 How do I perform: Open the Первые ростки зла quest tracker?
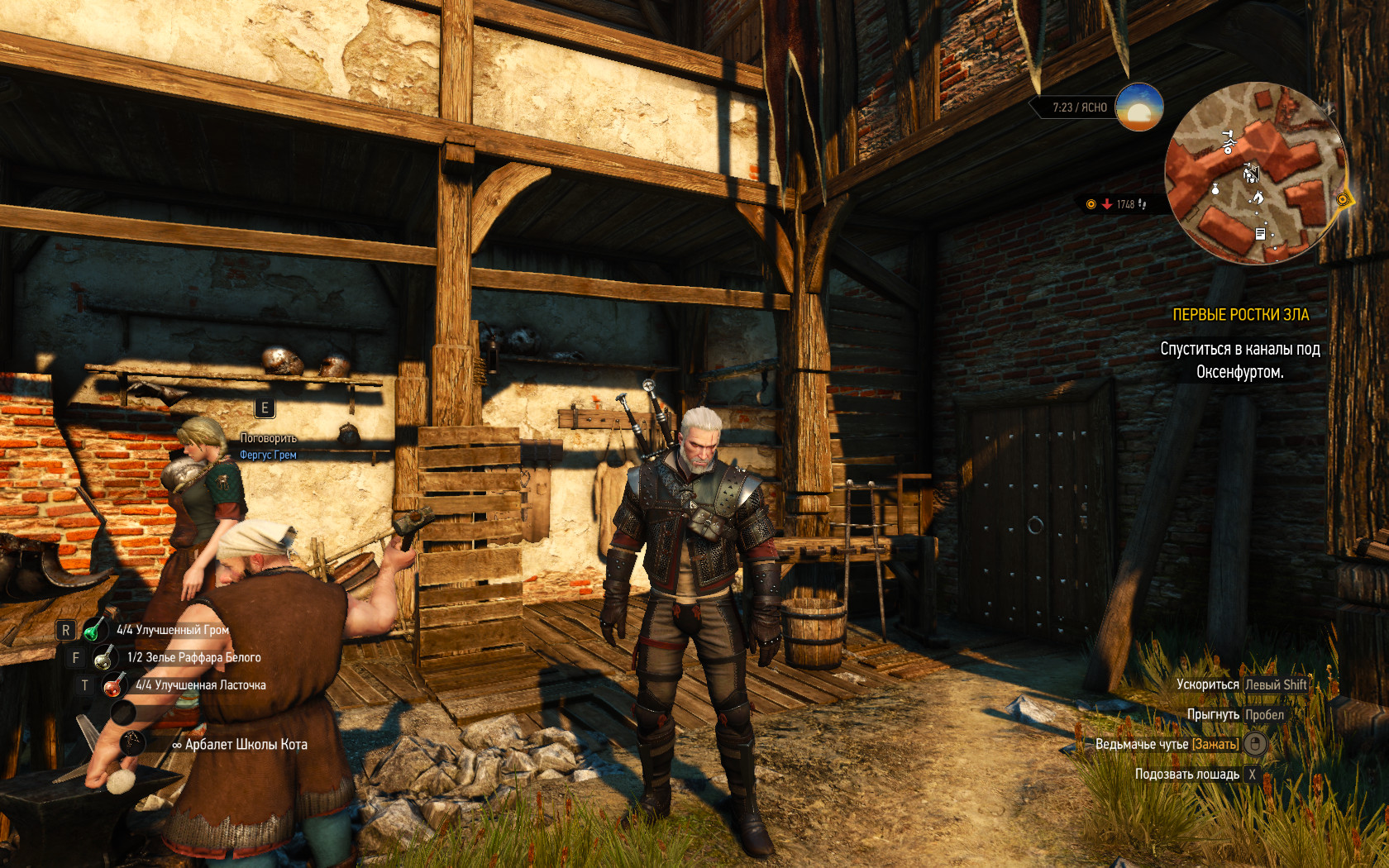tap(1240, 315)
